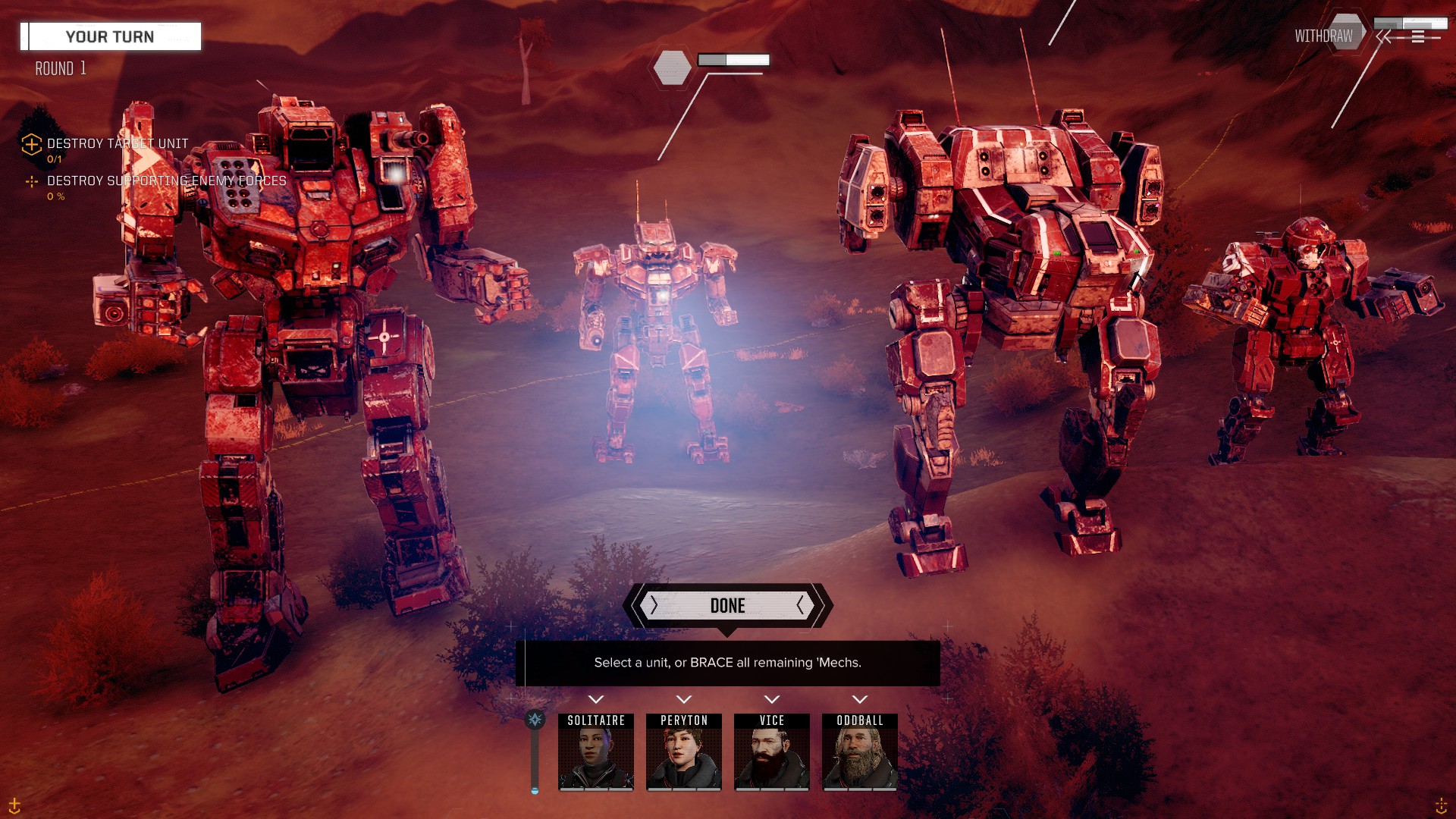Click the DONE button
The width and height of the screenshot is (1456, 819).
coord(727,605)
